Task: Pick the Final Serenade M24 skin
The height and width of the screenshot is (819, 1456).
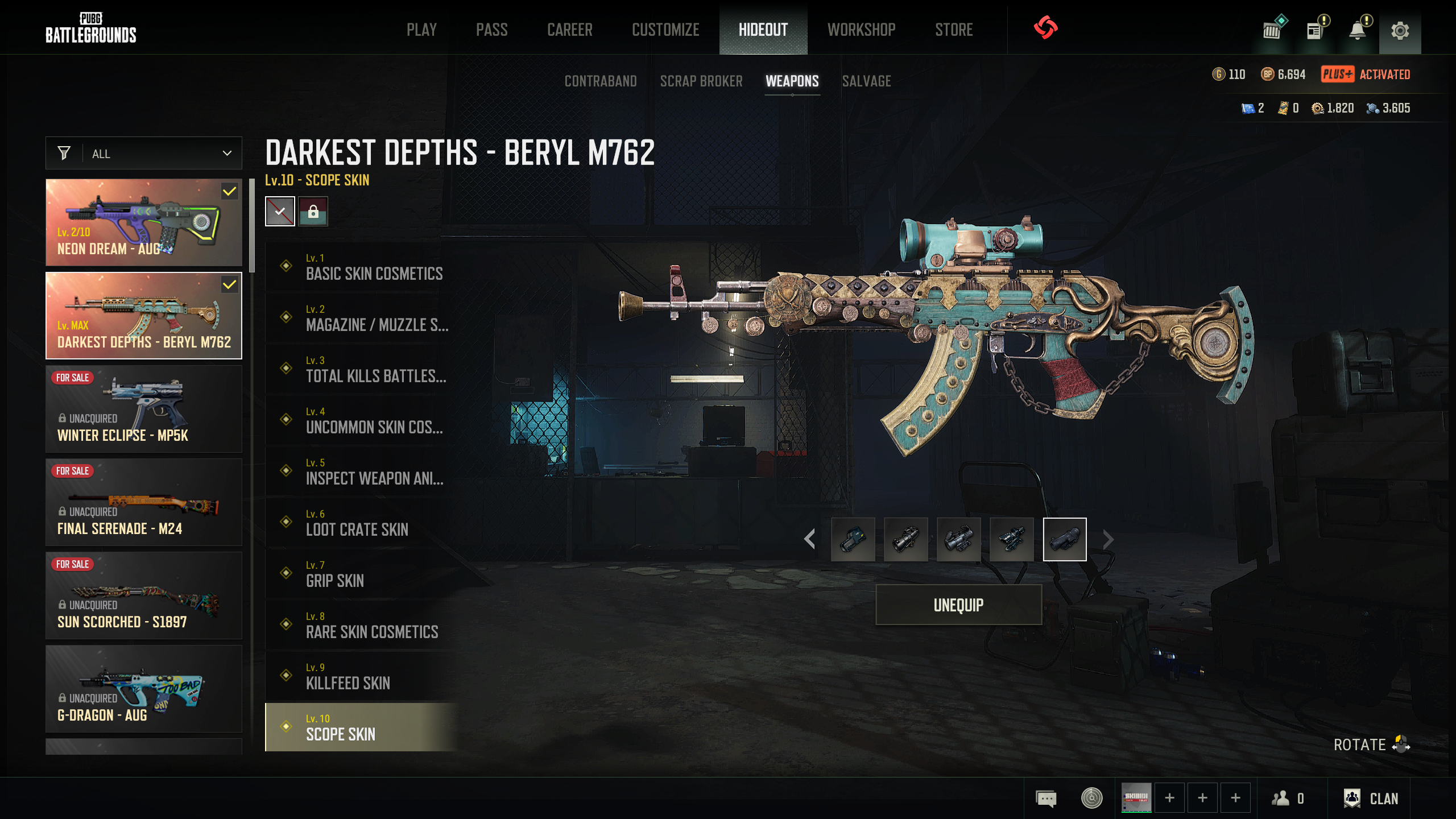Action: tap(144, 502)
